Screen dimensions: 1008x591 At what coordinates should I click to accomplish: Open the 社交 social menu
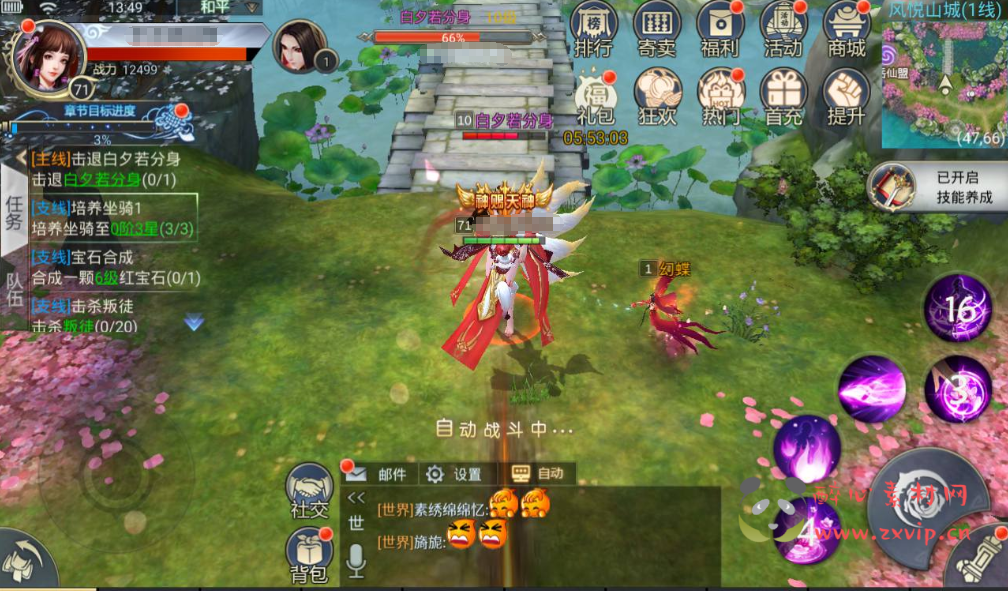point(309,491)
